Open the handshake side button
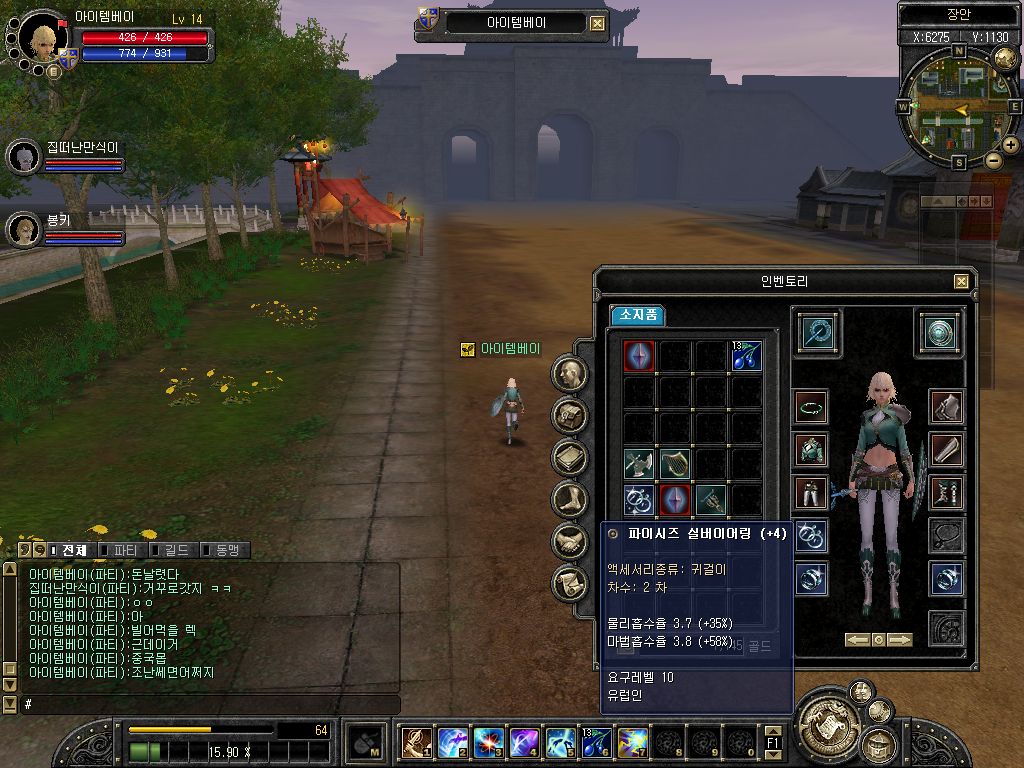This screenshot has width=1024, height=768. pos(570,541)
